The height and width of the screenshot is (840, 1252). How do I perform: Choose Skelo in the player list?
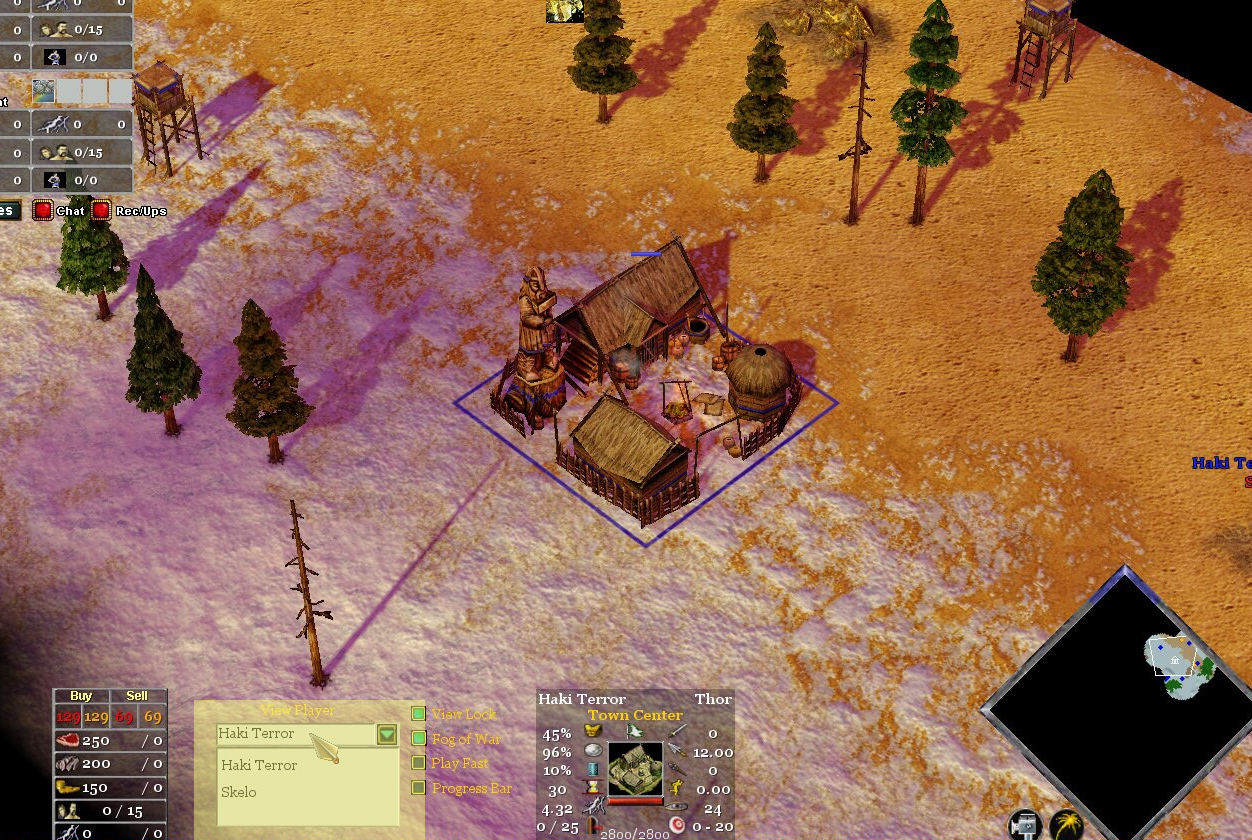pyautogui.click(x=239, y=792)
